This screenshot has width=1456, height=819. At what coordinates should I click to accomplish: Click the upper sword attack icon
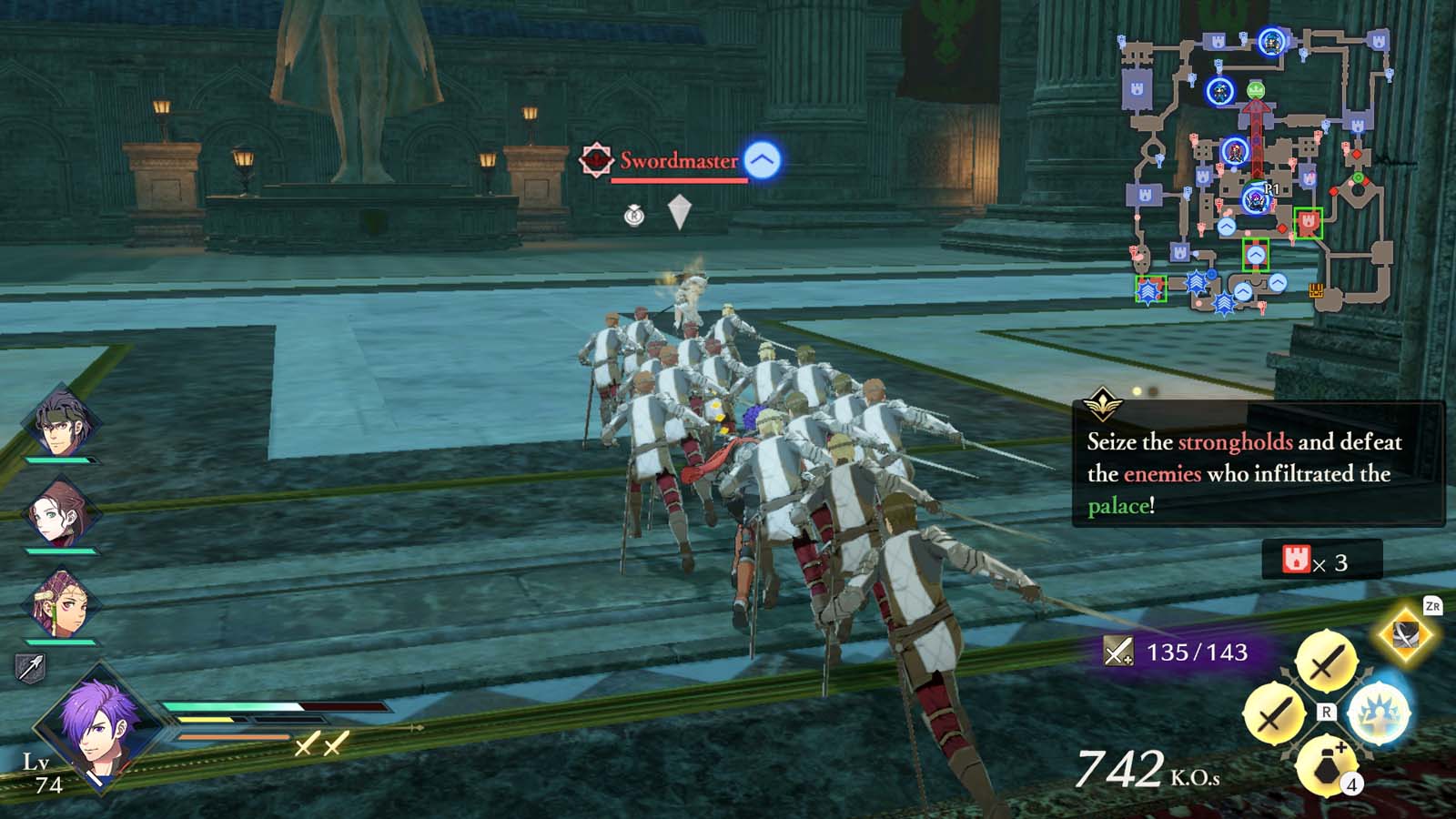point(1324,662)
